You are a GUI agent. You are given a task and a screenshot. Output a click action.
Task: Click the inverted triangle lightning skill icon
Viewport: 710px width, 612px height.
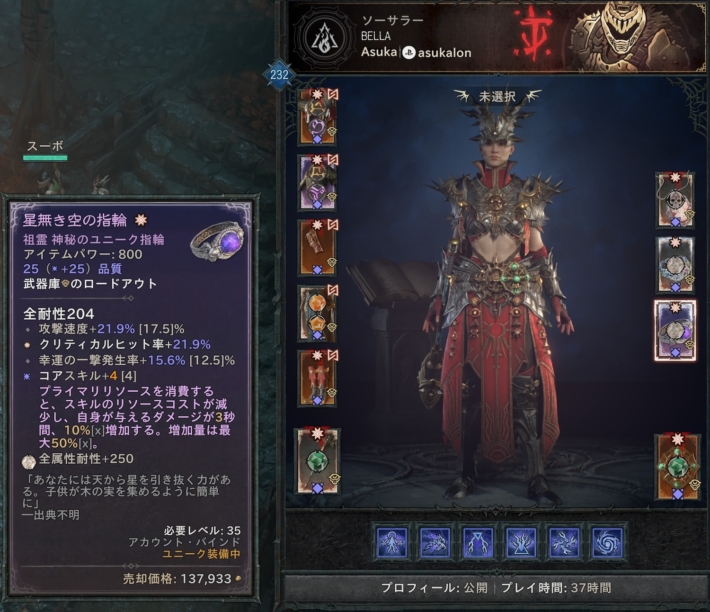coord(478,542)
